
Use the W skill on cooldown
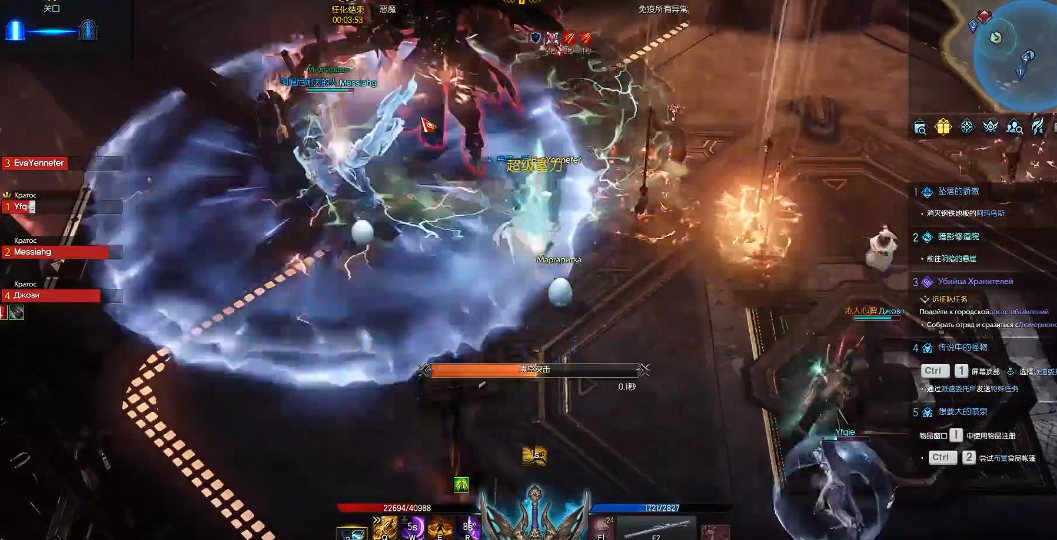[411, 529]
